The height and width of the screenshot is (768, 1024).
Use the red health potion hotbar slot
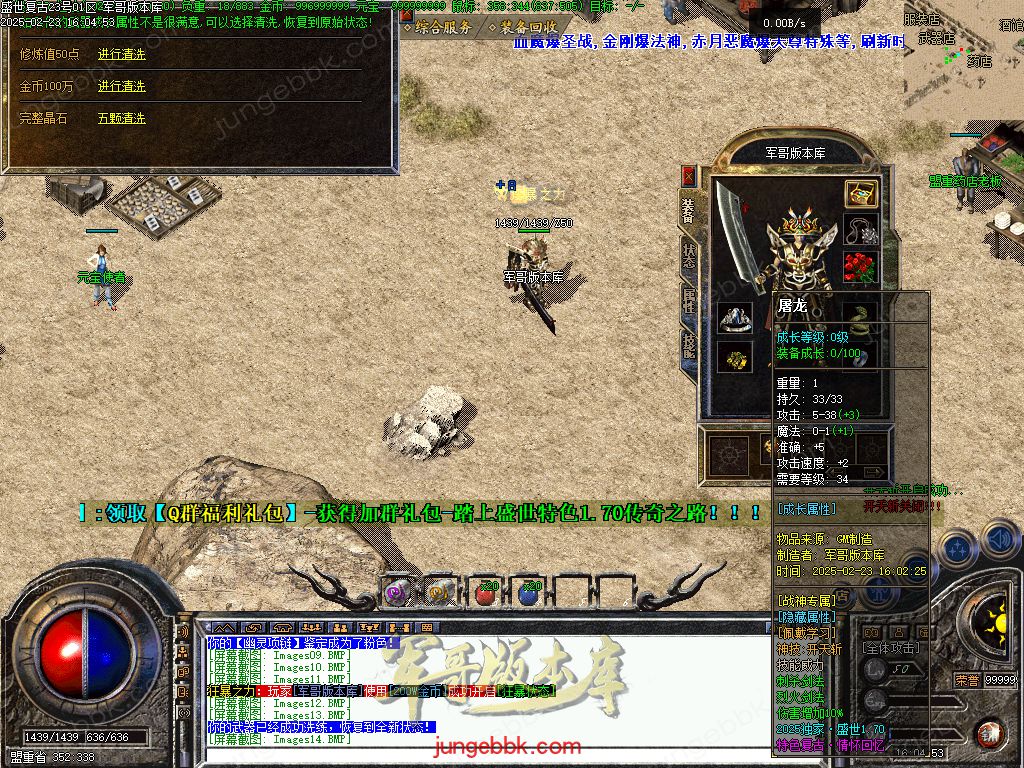485,592
